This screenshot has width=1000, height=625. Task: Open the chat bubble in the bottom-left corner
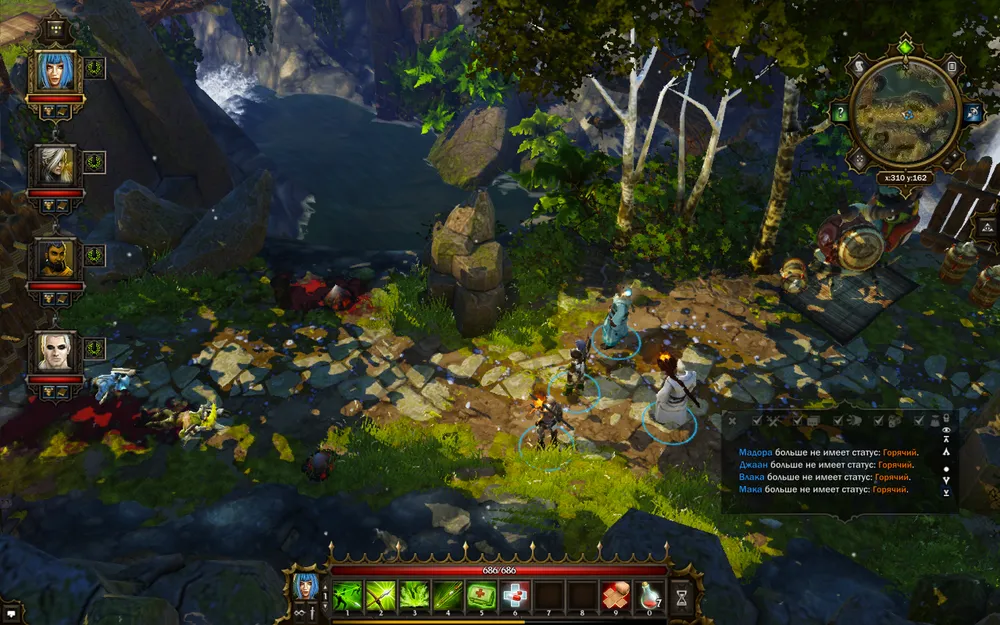(x=12, y=607)
